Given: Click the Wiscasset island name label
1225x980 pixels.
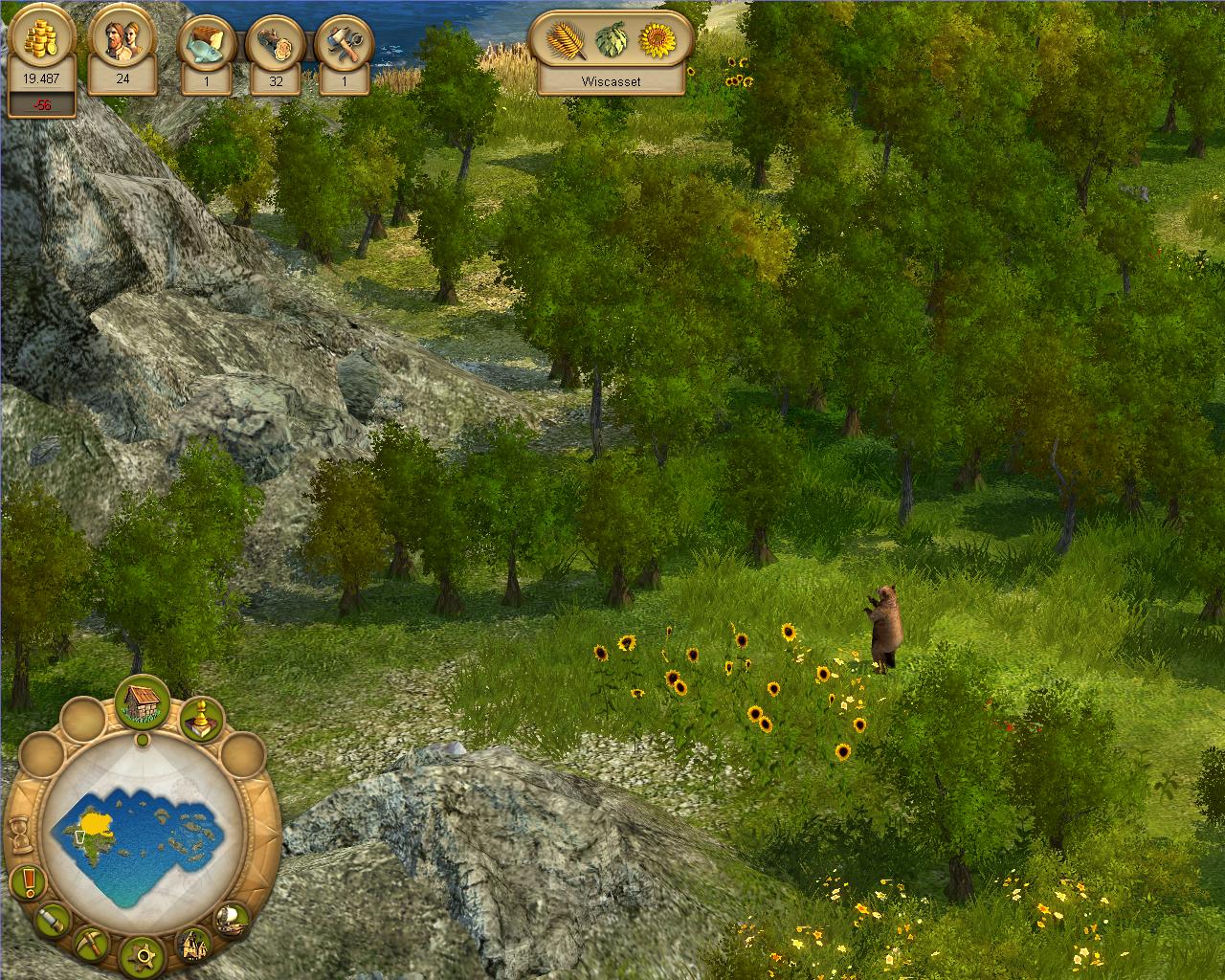Looking at the screenshot, I should [611, 82].
